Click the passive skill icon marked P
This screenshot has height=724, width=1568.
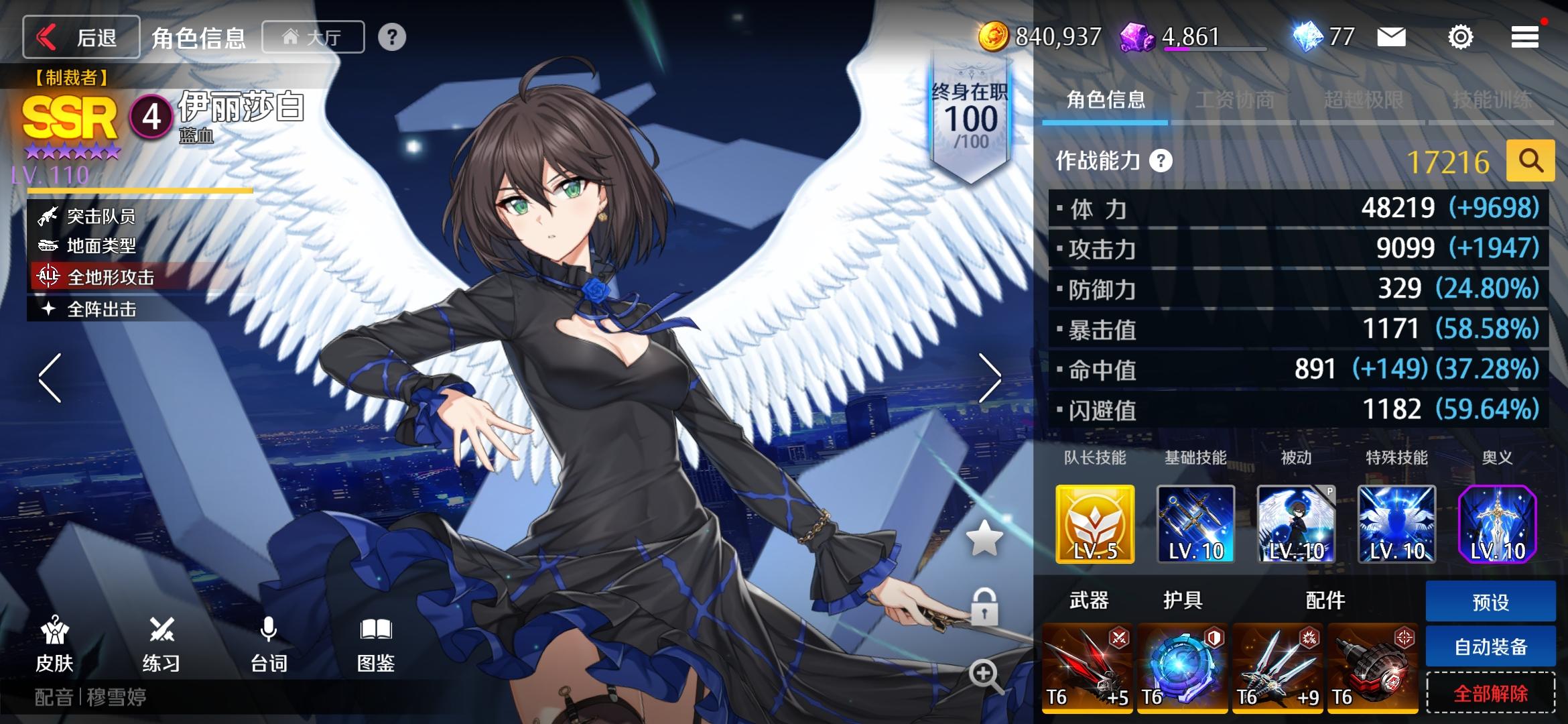tap(1297, 524)
